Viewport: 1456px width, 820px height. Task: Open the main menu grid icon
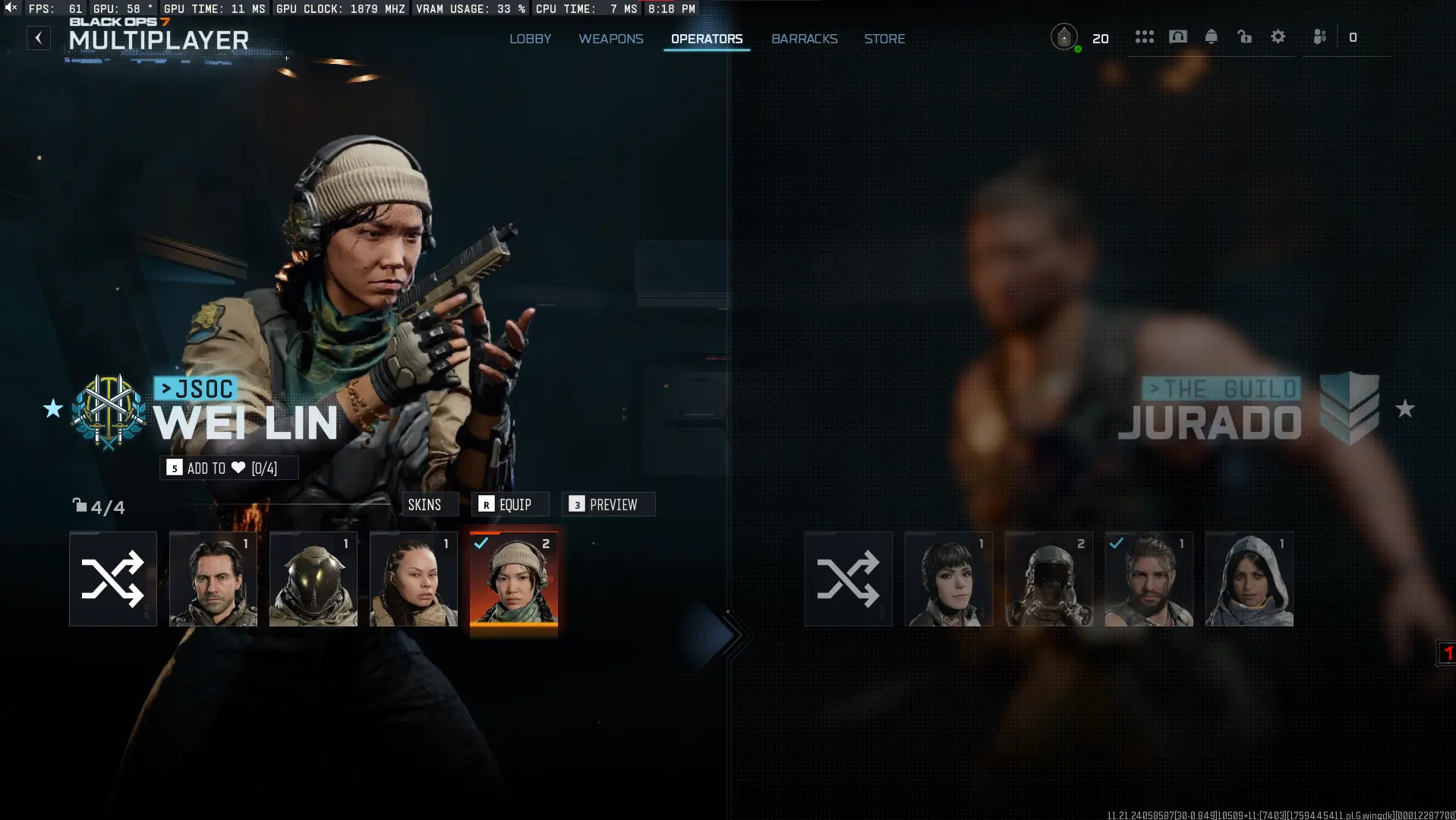coord(1145,36)
